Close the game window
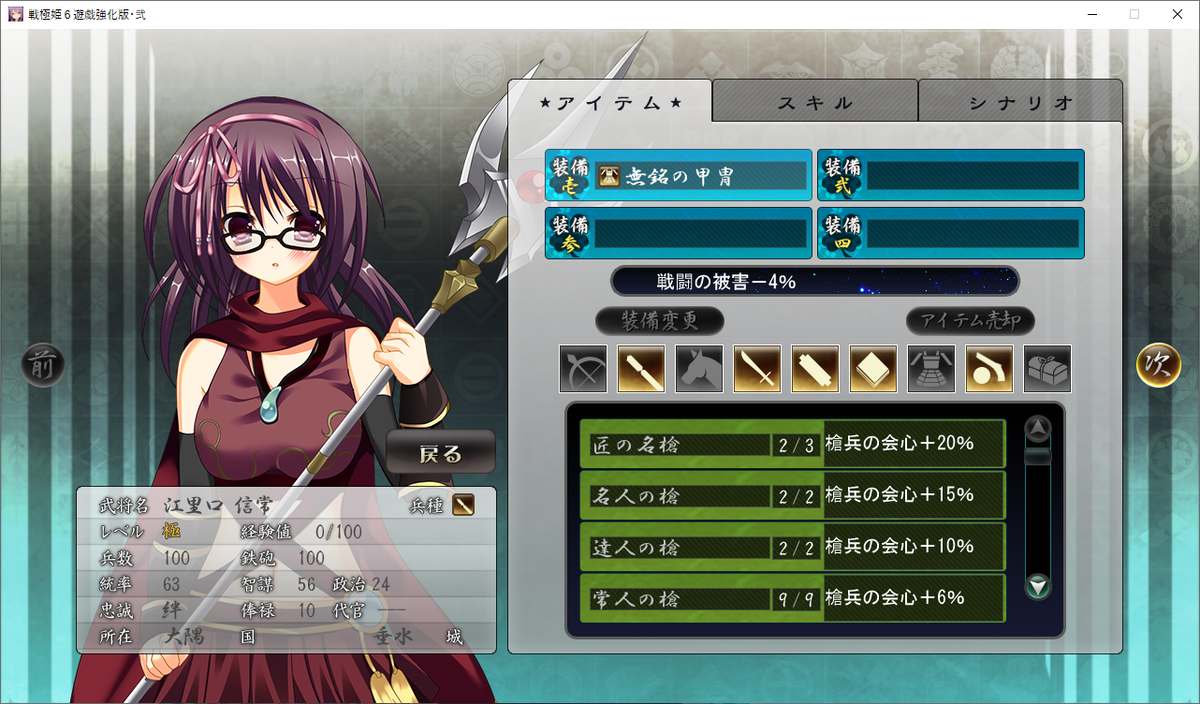 coord(1176,14)
